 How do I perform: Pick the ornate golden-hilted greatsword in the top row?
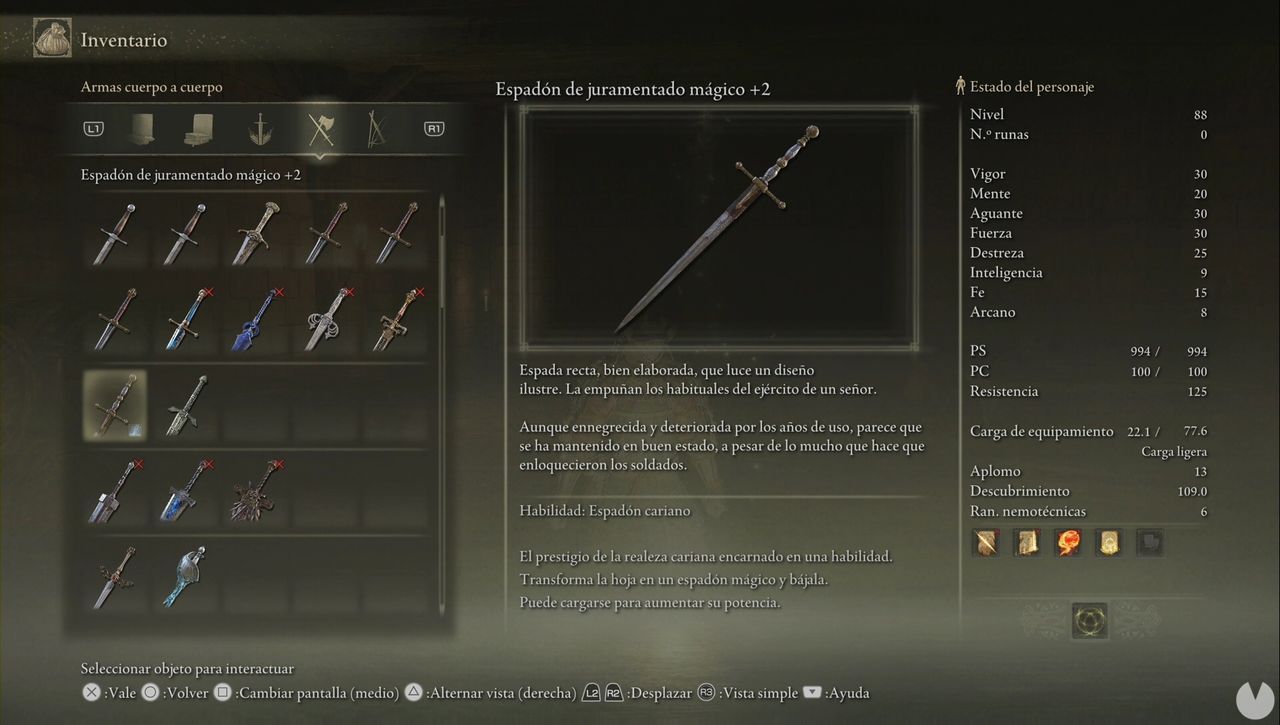pyautogui.click(x=256, y=232)
